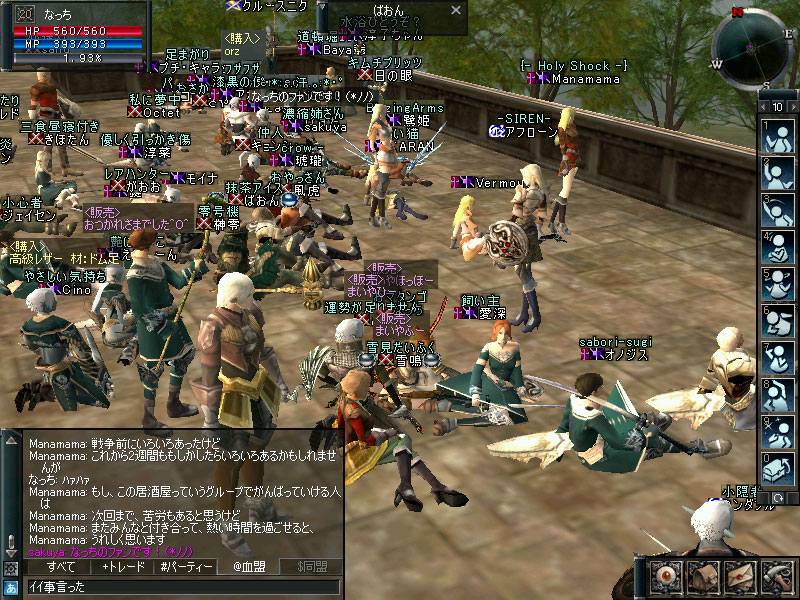Image resolution: width=800 pixels, height=600 pixels.
Task: Open the sealed letter icon
Action: click(x=739, y=577)
